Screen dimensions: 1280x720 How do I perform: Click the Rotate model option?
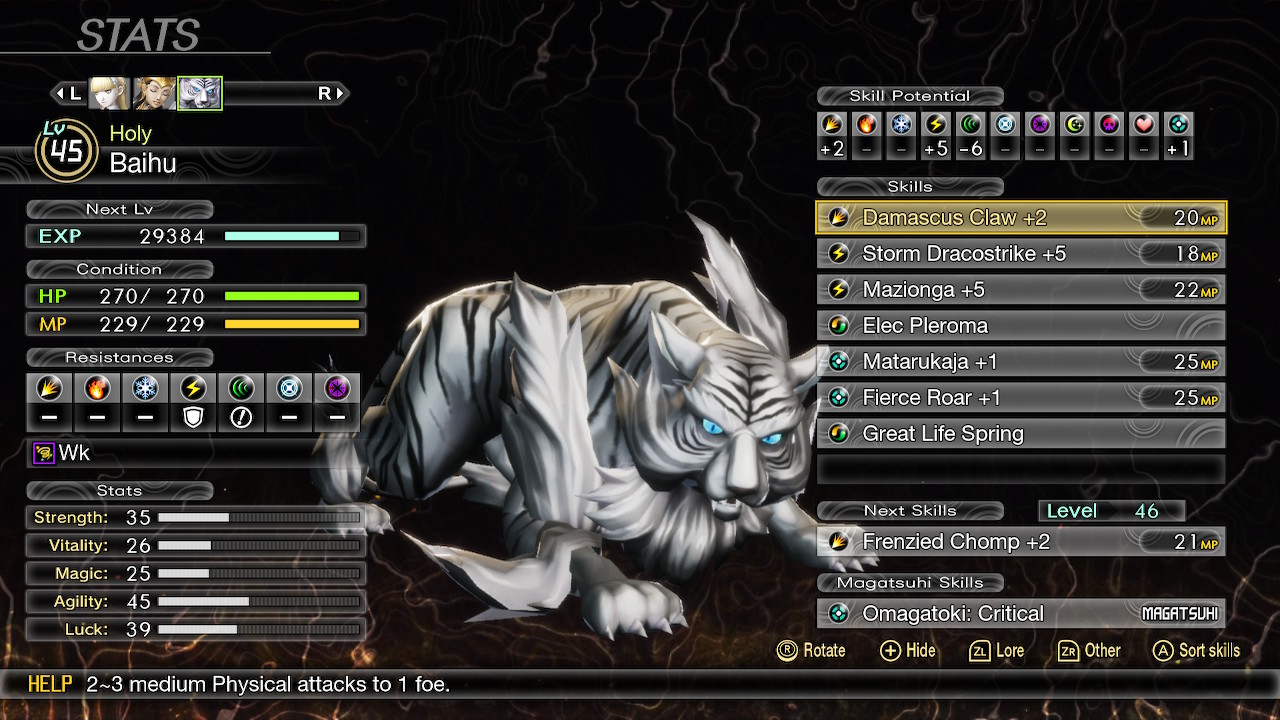[x=811, y=651]
